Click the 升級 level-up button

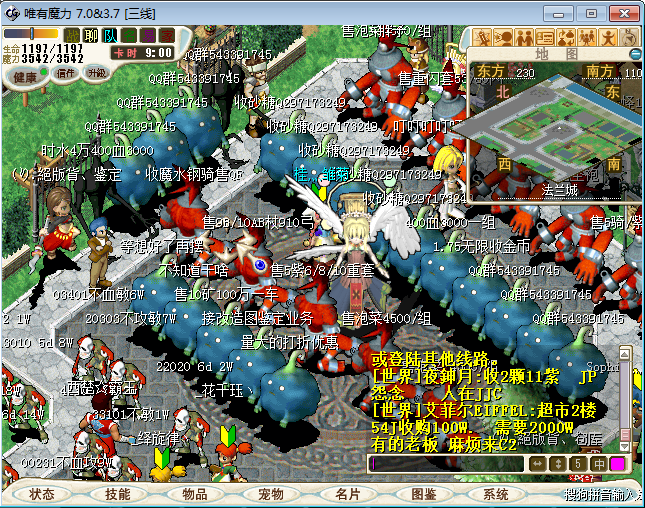[97, 73]
